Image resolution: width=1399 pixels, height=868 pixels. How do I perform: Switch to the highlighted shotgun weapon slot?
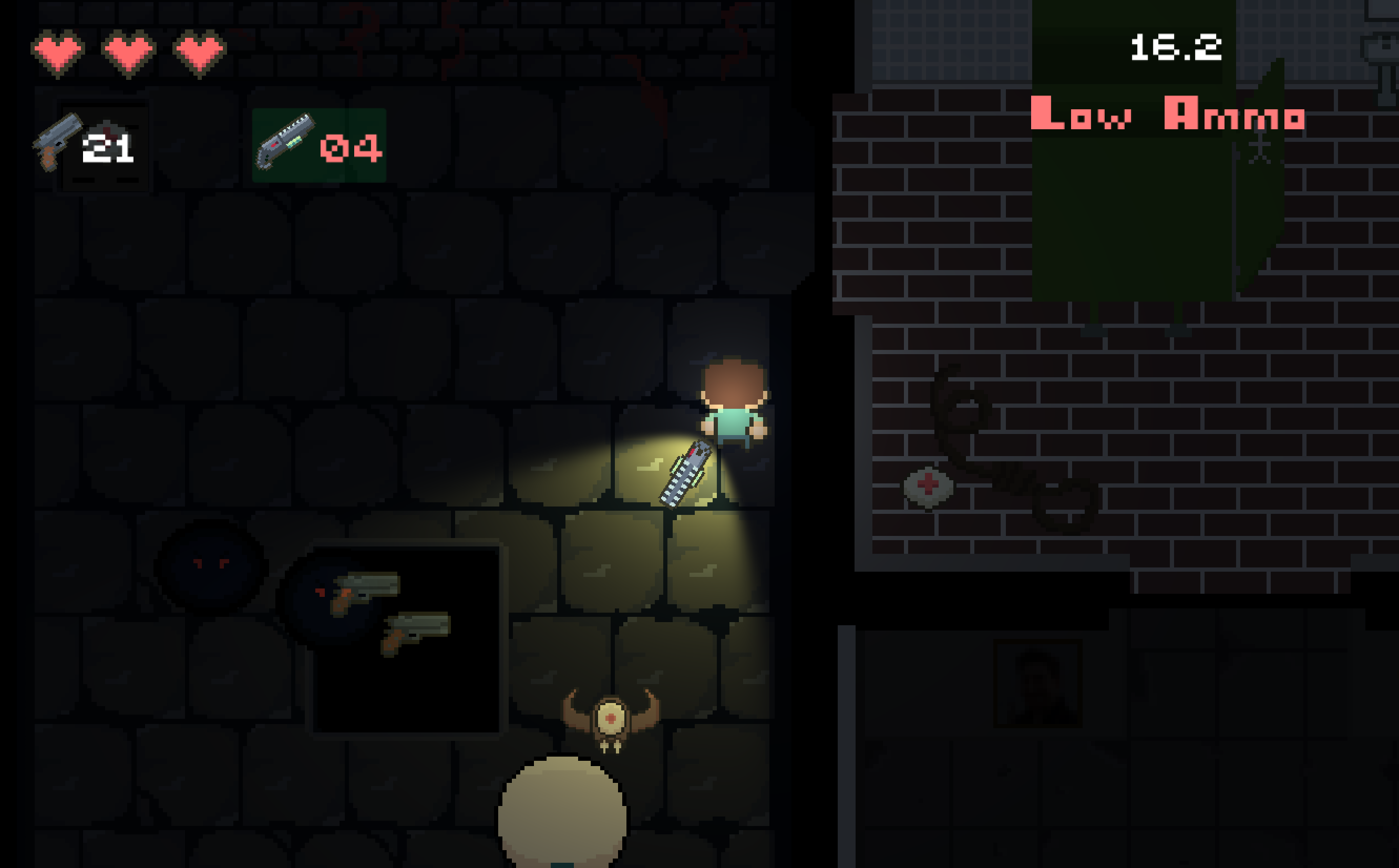tap(318, 145)
